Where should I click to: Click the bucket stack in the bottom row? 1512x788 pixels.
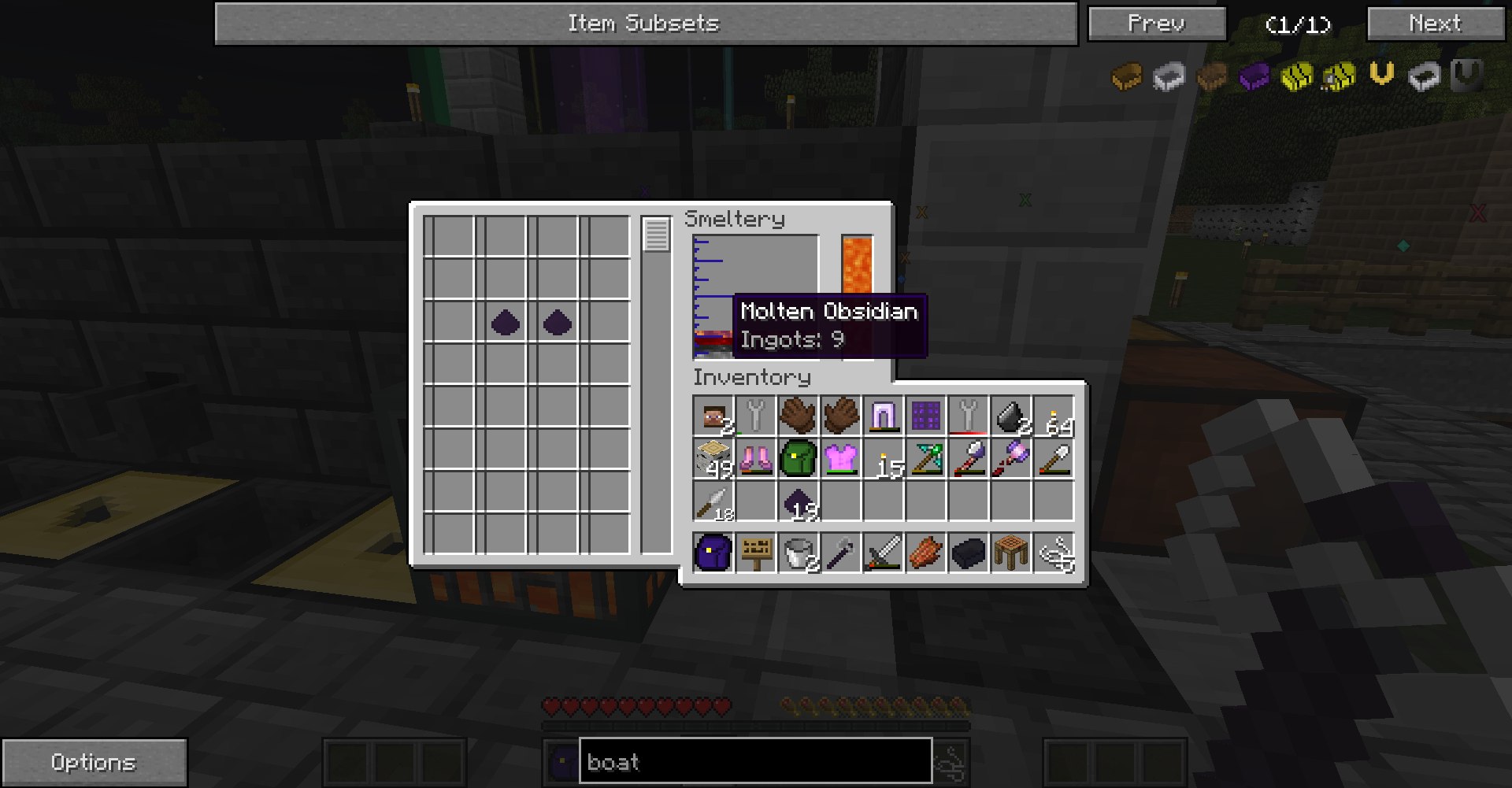tap(799, 551)
